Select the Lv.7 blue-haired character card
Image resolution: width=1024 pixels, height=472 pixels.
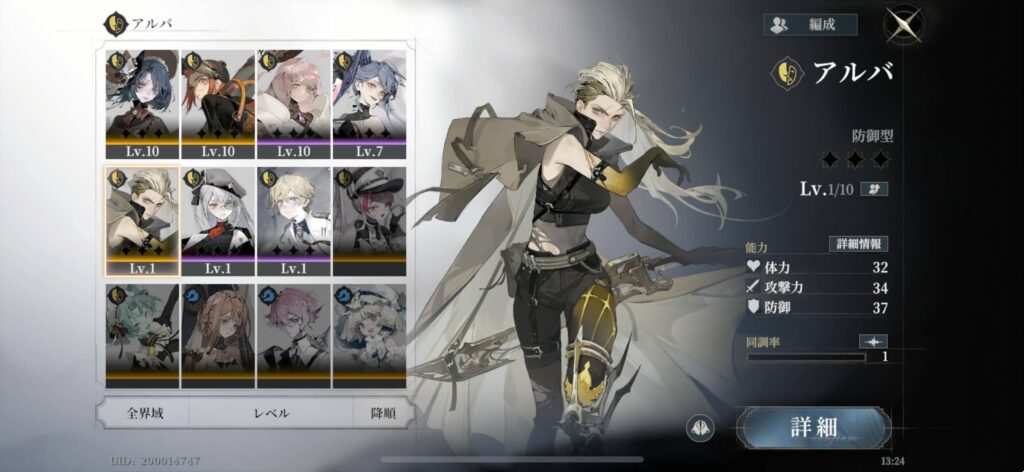pos(369,103)
